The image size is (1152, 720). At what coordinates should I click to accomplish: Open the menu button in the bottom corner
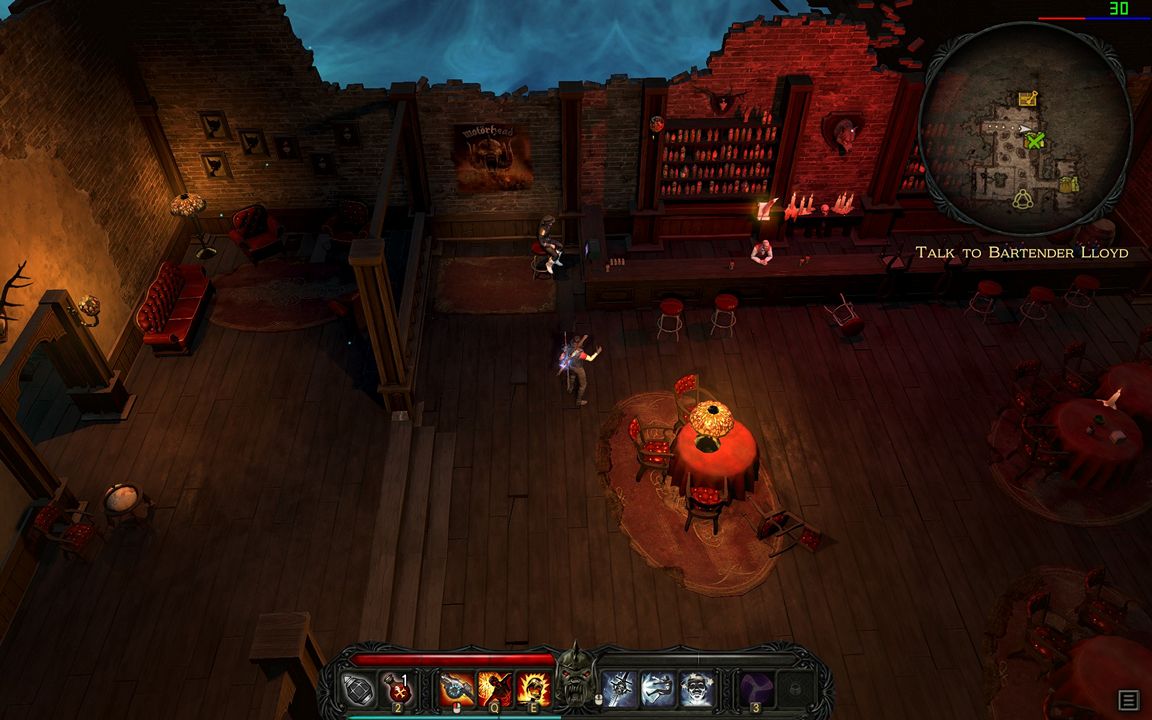click(1128, 700)
